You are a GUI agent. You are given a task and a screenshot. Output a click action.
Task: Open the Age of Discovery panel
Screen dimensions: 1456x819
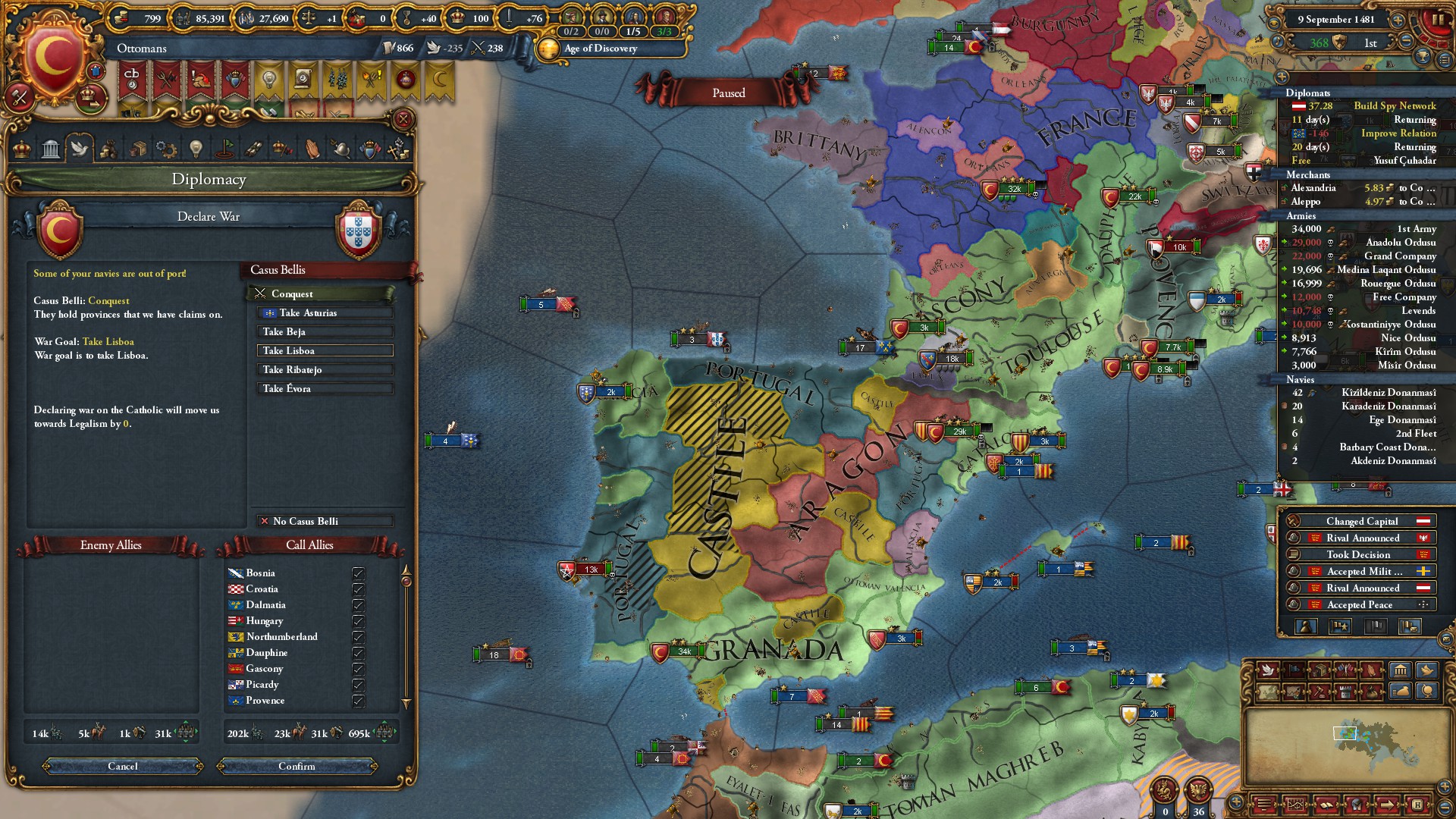tap(600, 49)
